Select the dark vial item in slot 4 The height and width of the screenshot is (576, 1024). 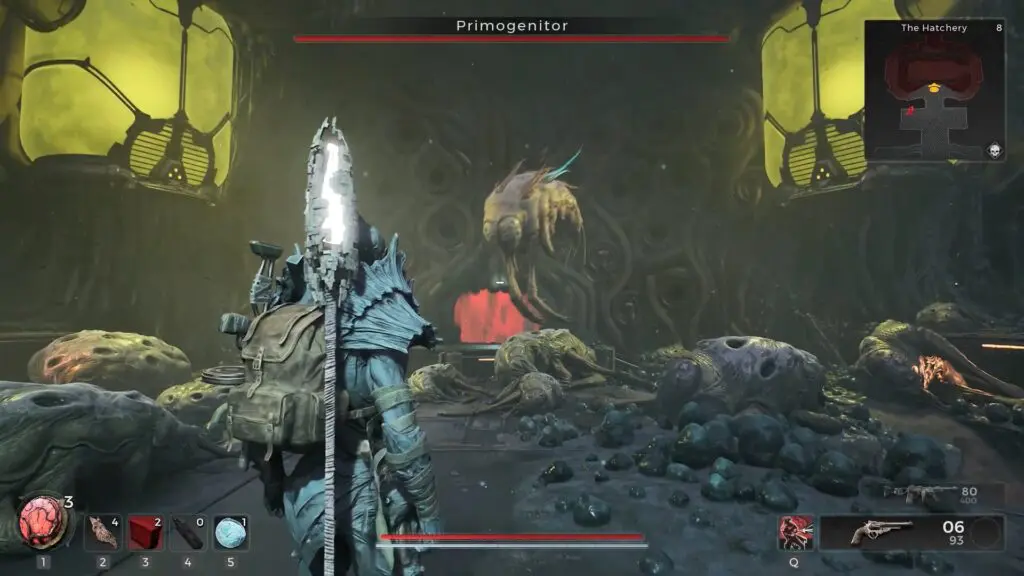[188, 532]
